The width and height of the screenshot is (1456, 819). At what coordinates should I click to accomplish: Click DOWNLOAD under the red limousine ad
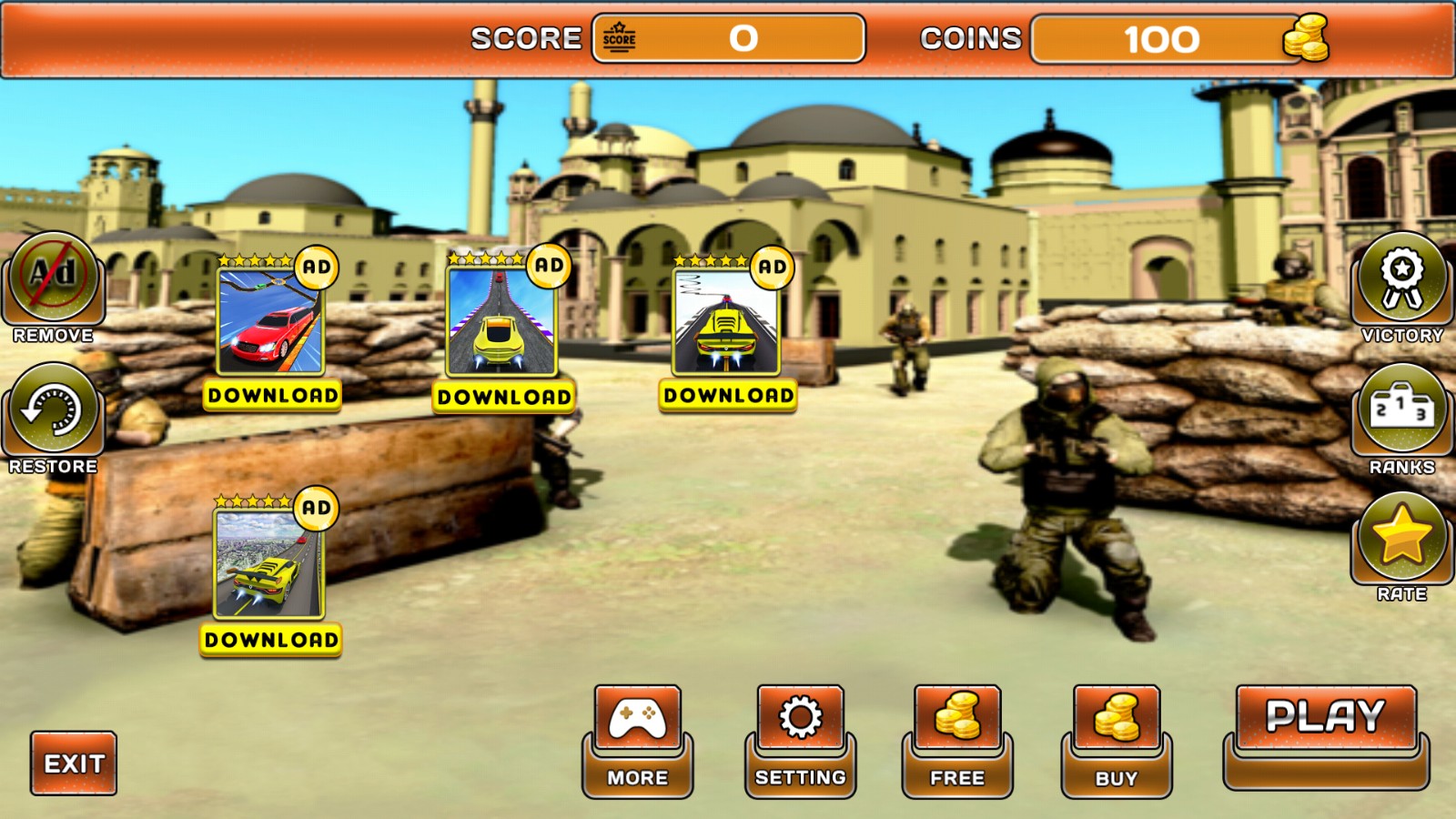[272, 396]
